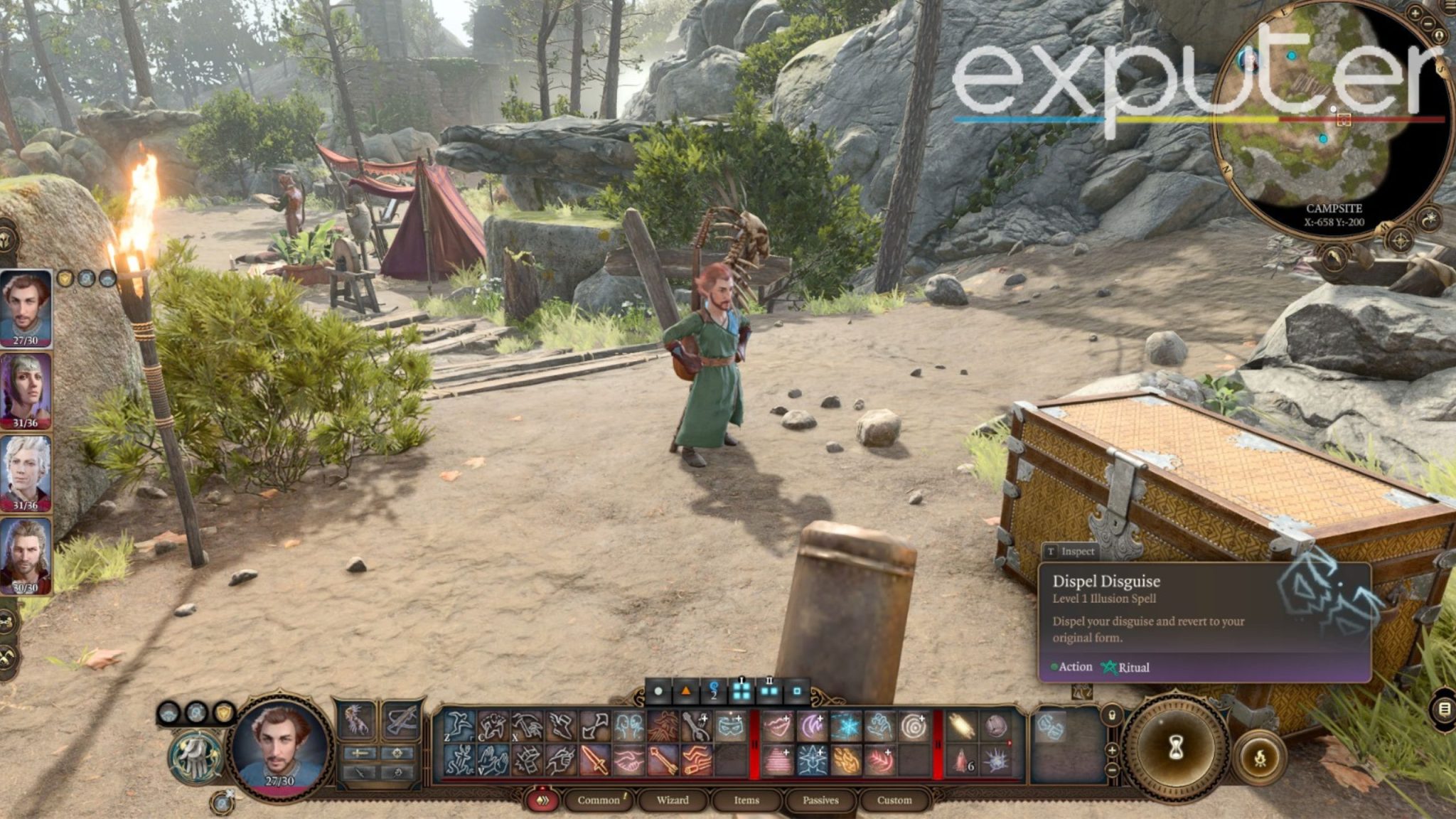Select the red potion with count 6

coord(961,761)
